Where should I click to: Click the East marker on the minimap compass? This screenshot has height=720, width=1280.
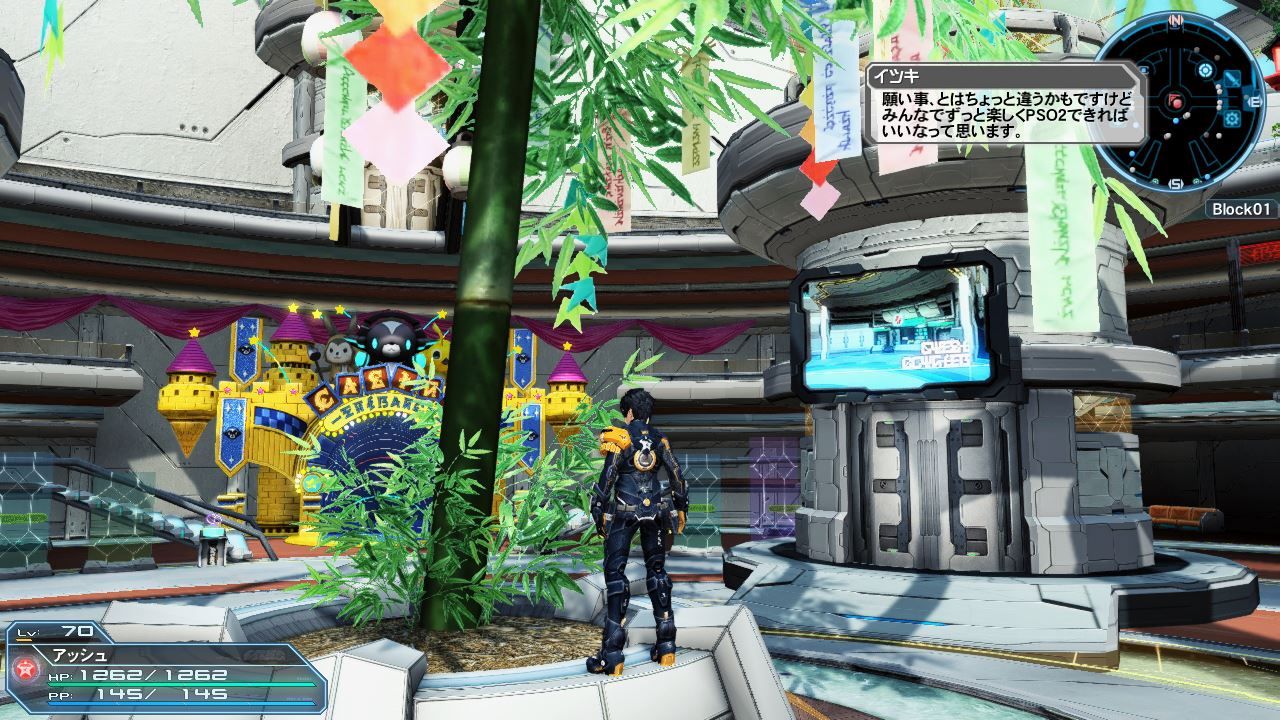tap(1253, 100)
